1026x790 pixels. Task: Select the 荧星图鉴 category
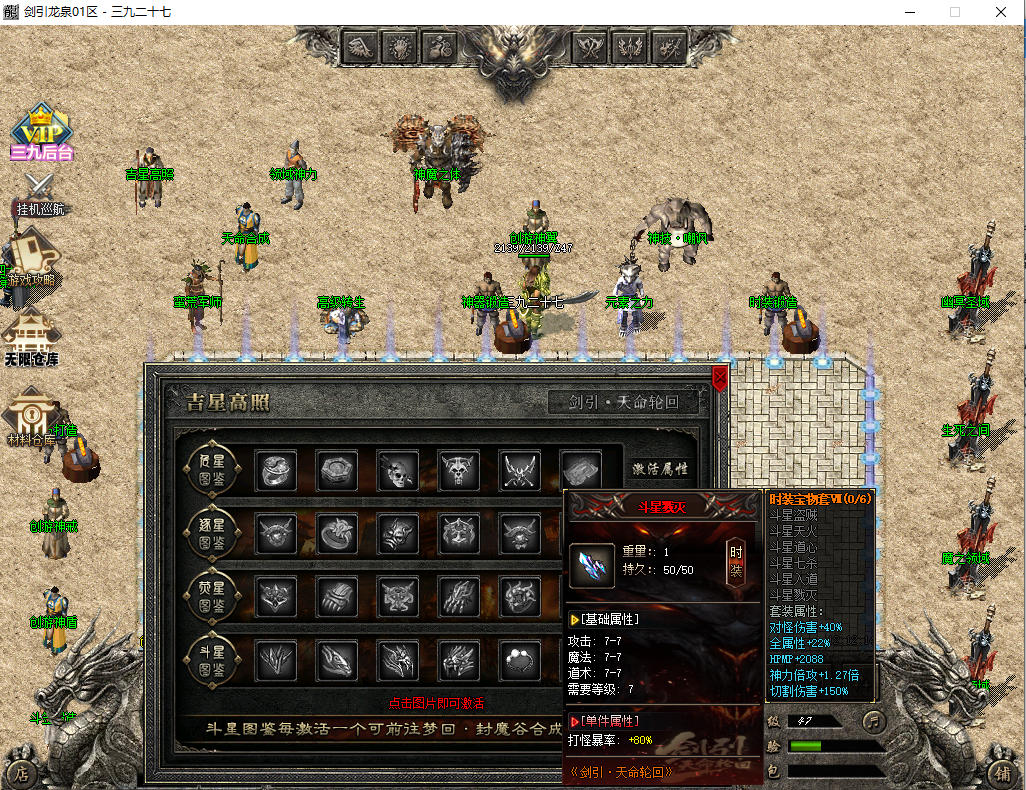click(x=211, y=596)
